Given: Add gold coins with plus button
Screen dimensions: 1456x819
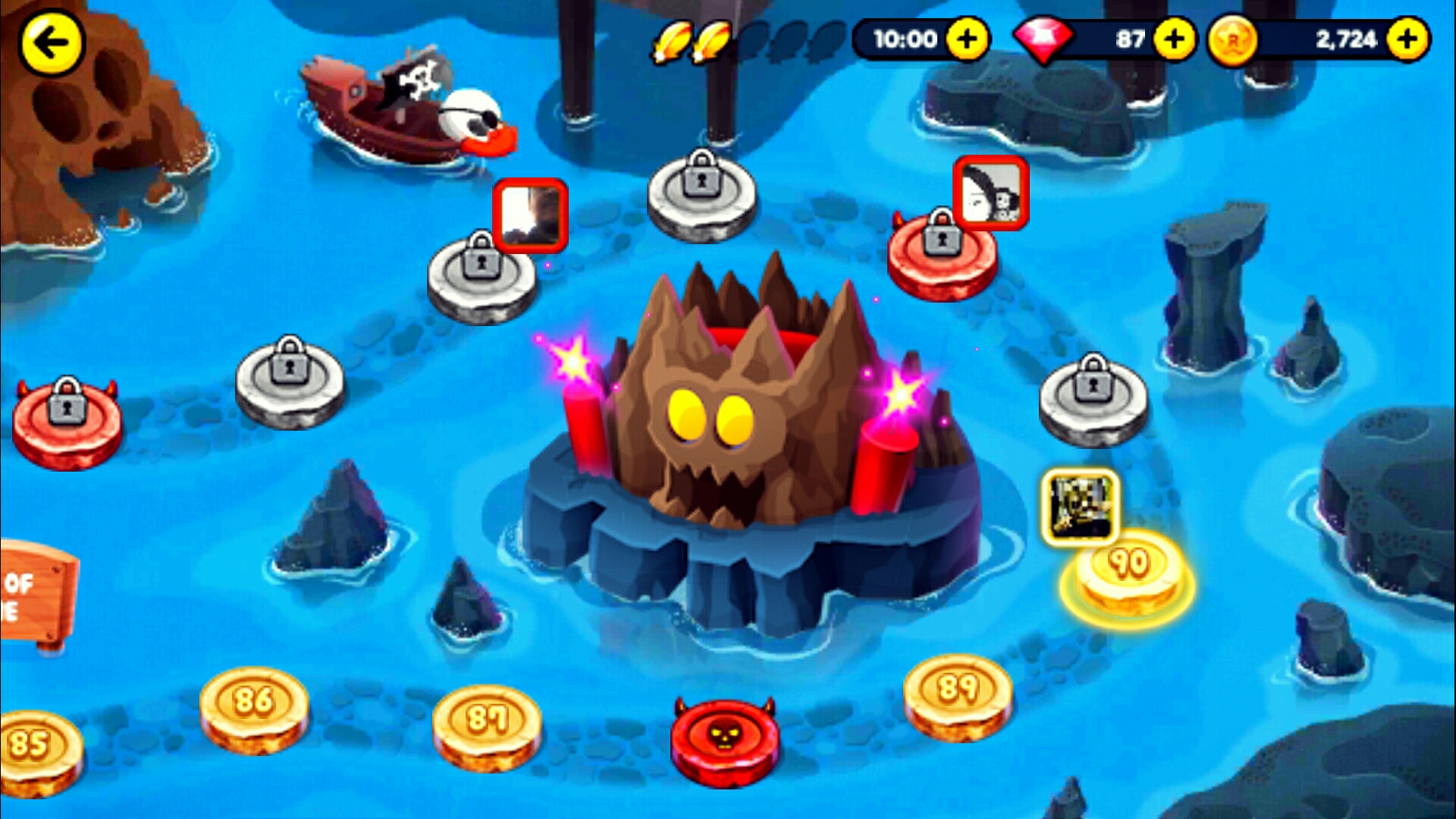Looking at the screenshot, I should click(1407, 39).
